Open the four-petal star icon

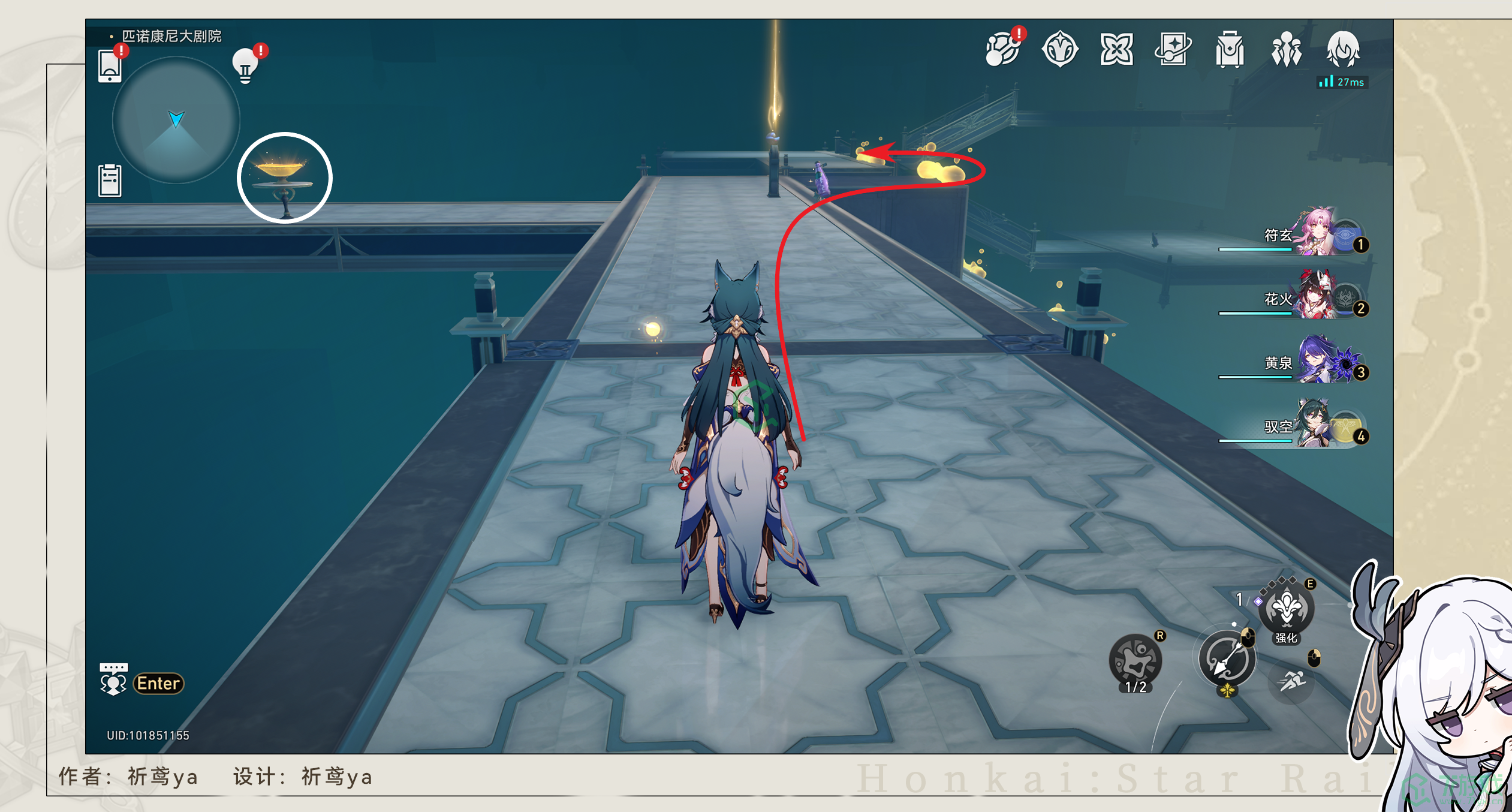1116,49
